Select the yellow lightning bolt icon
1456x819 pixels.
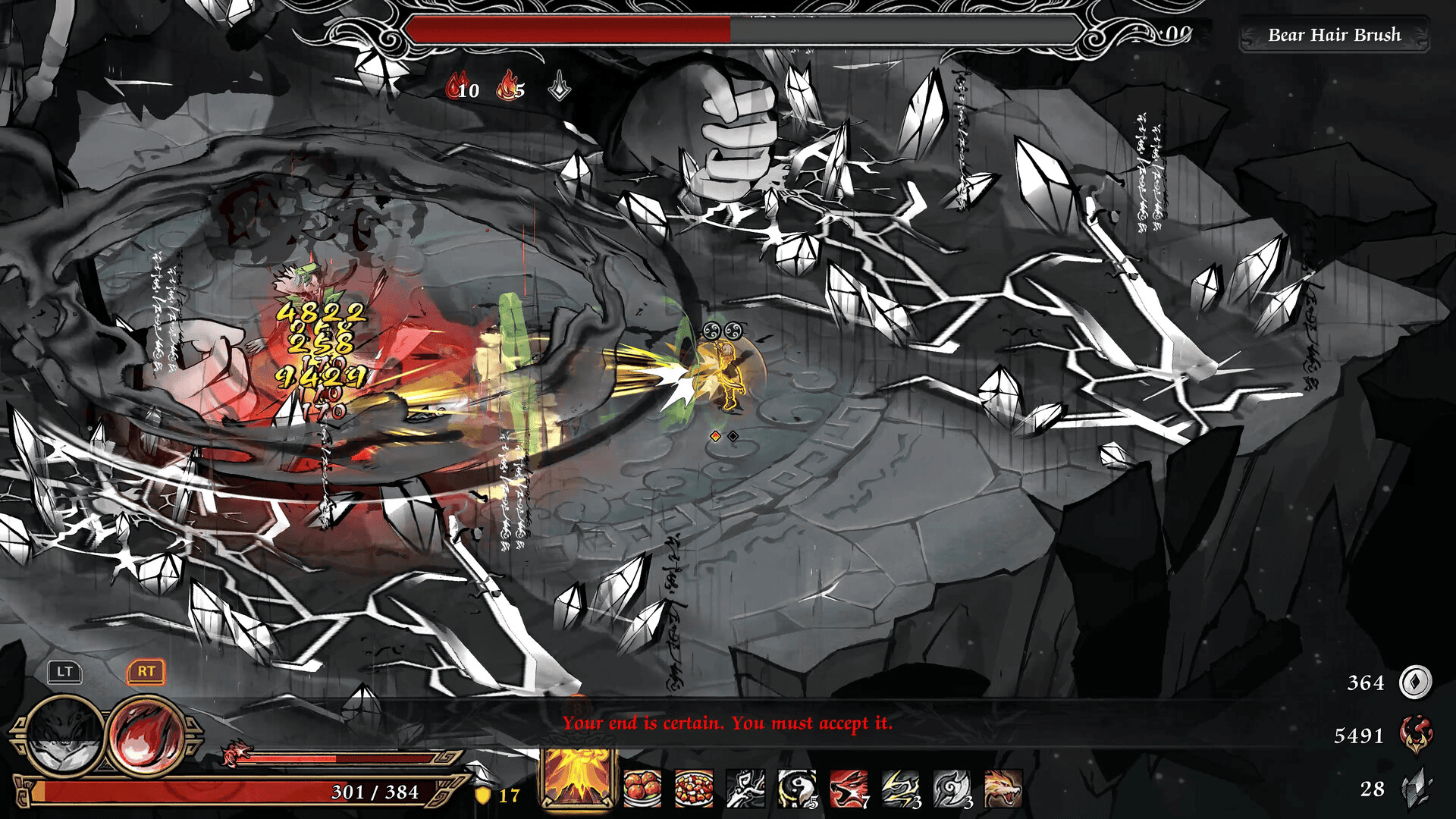(x=900, y=789)
